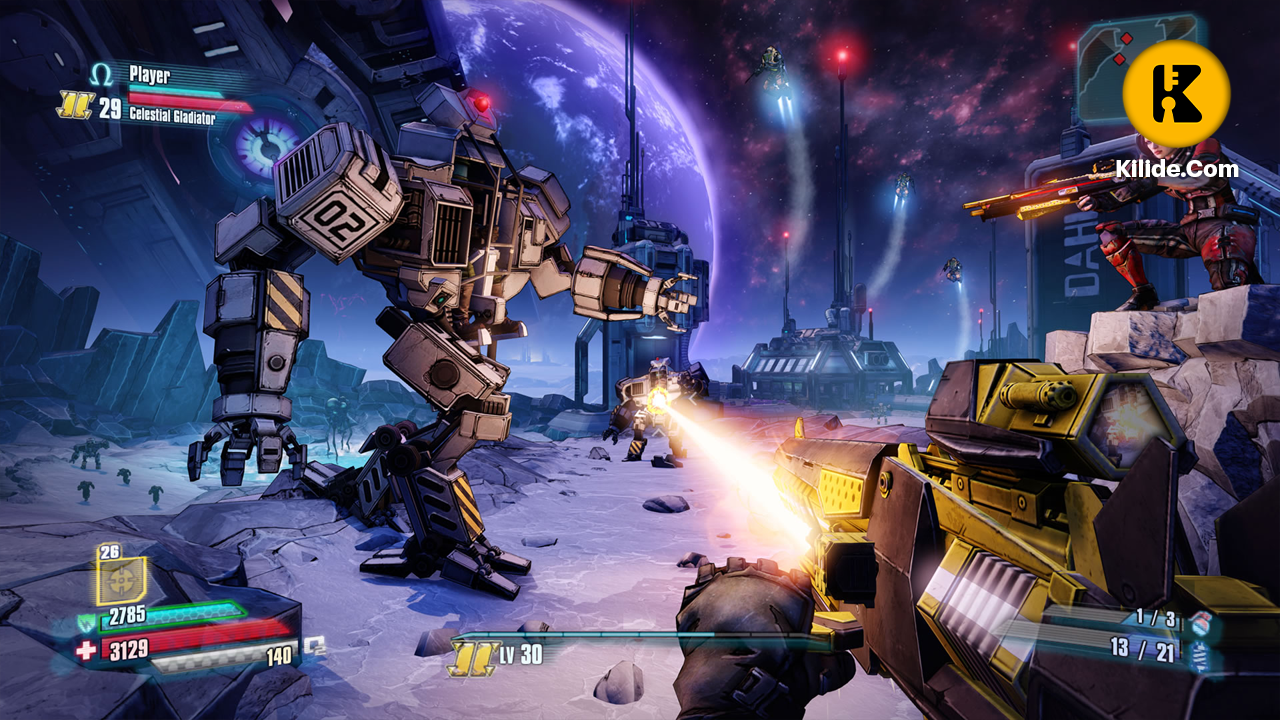Click the grenade icon next to 1/3

tap(1201, 623)
